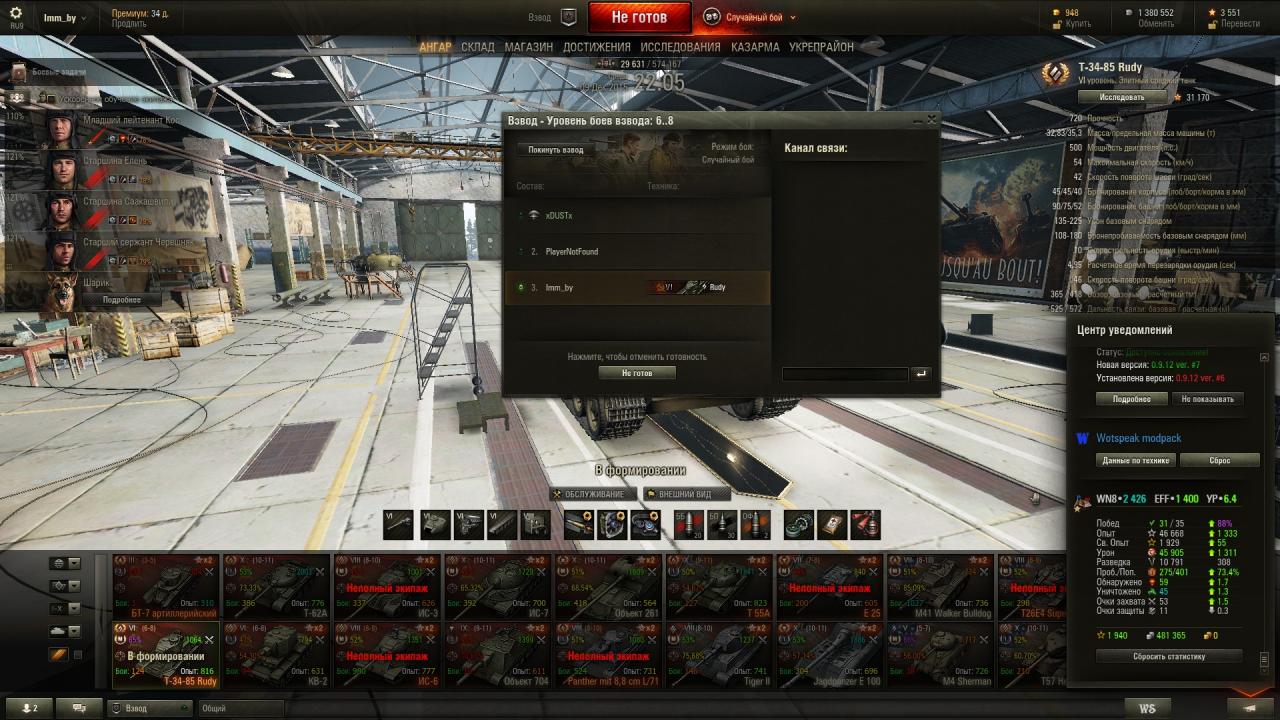
Task: Go to the Достижения tab
Action: (x=596, y=47)
